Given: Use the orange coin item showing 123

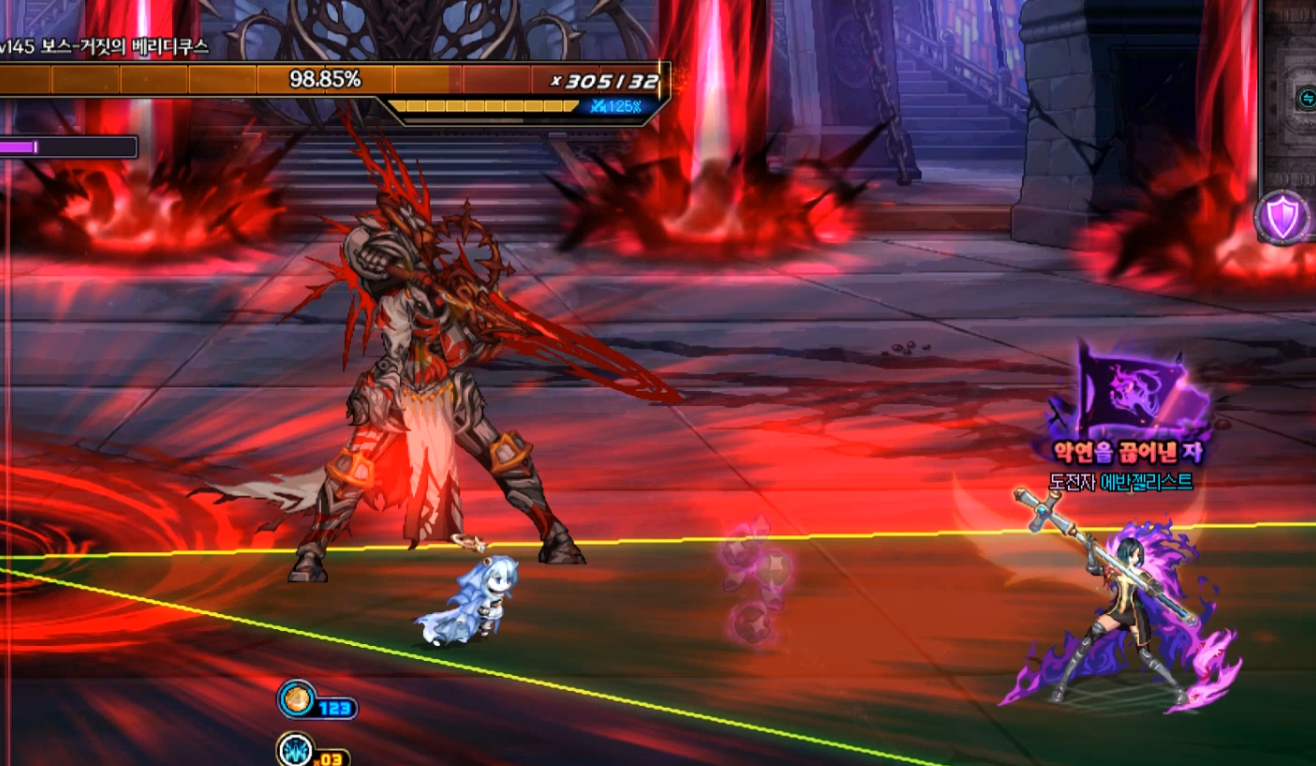Looking at the screenshot, I should pyautogui.click(x=296, y=699).
